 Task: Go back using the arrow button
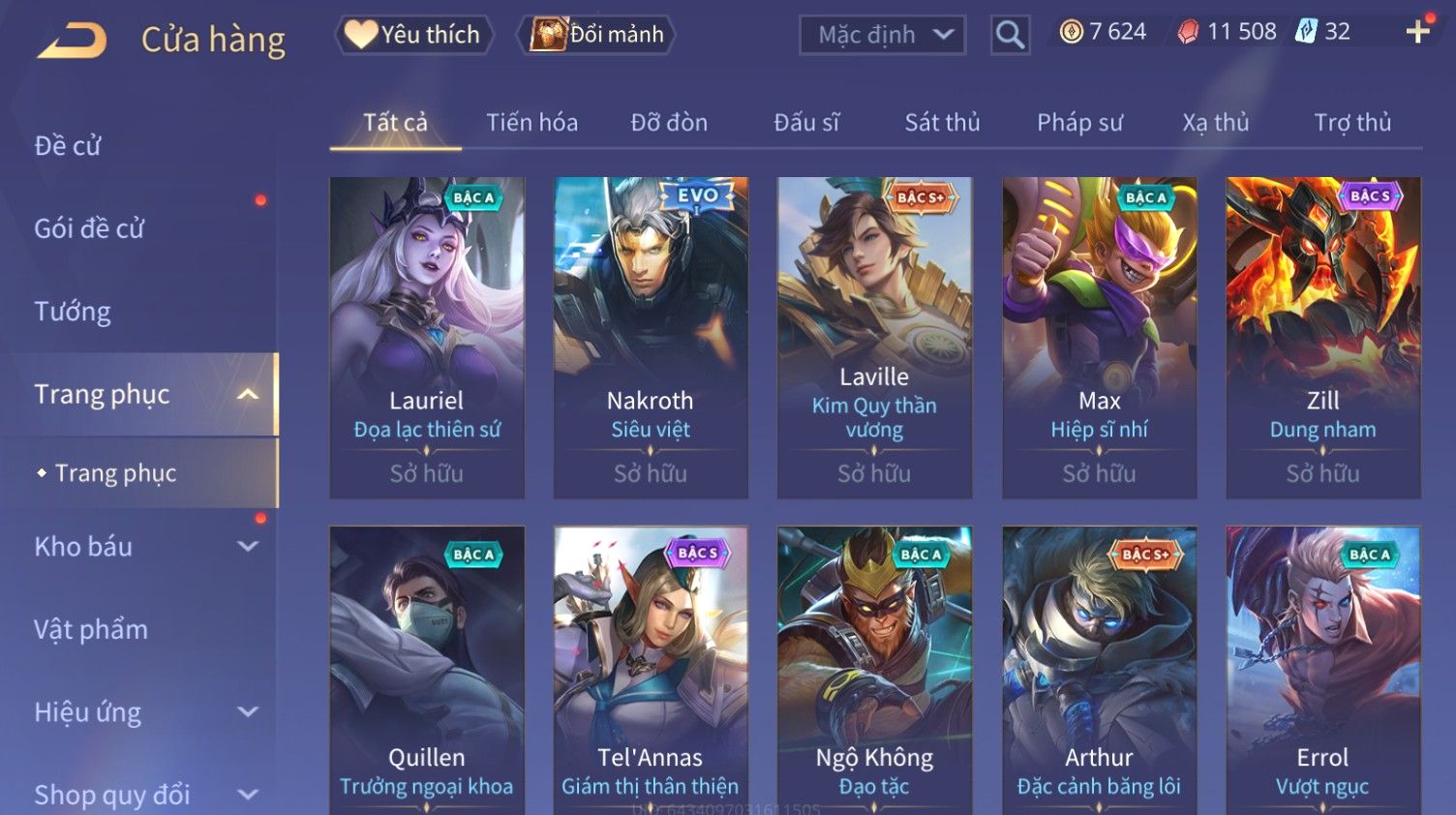click(72, 40)
